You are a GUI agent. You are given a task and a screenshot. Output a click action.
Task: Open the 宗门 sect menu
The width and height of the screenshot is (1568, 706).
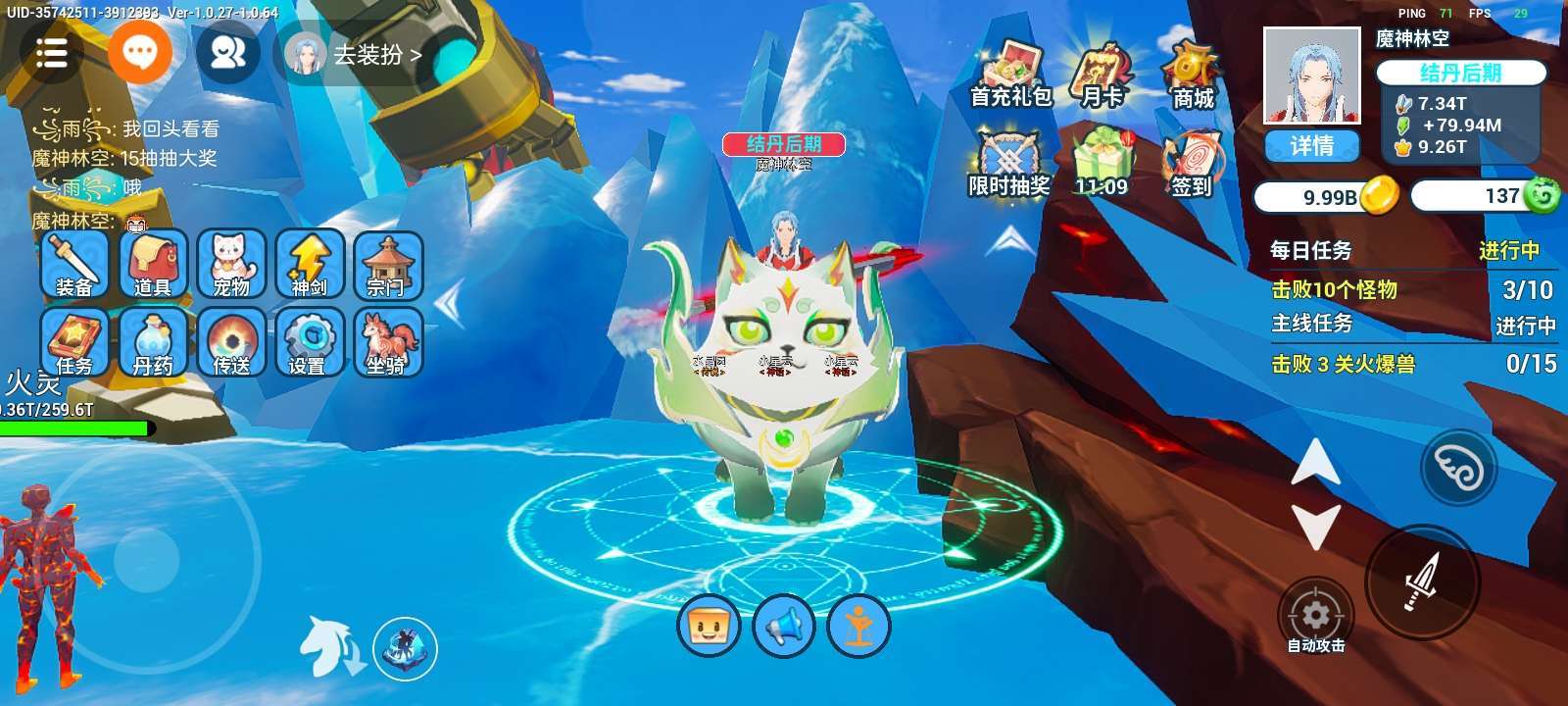(388, 264)
